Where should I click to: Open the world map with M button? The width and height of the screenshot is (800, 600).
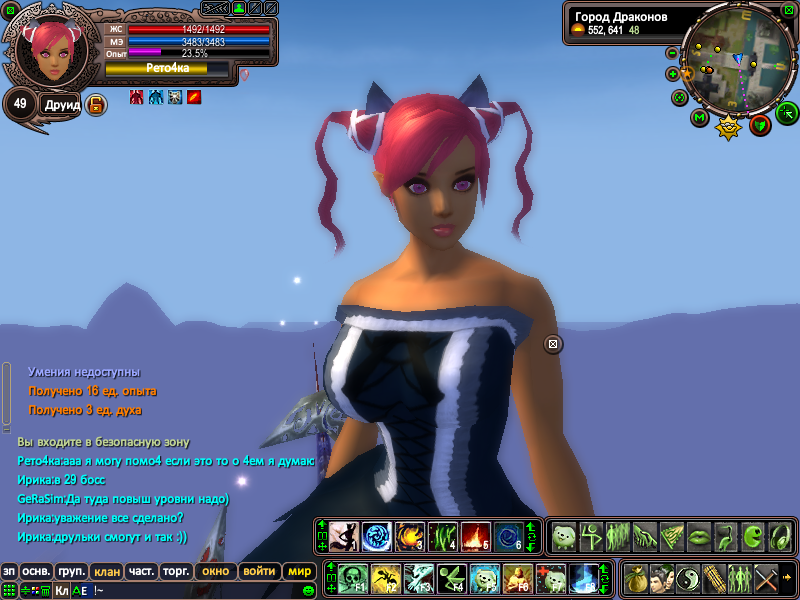[x=699, y=118]
